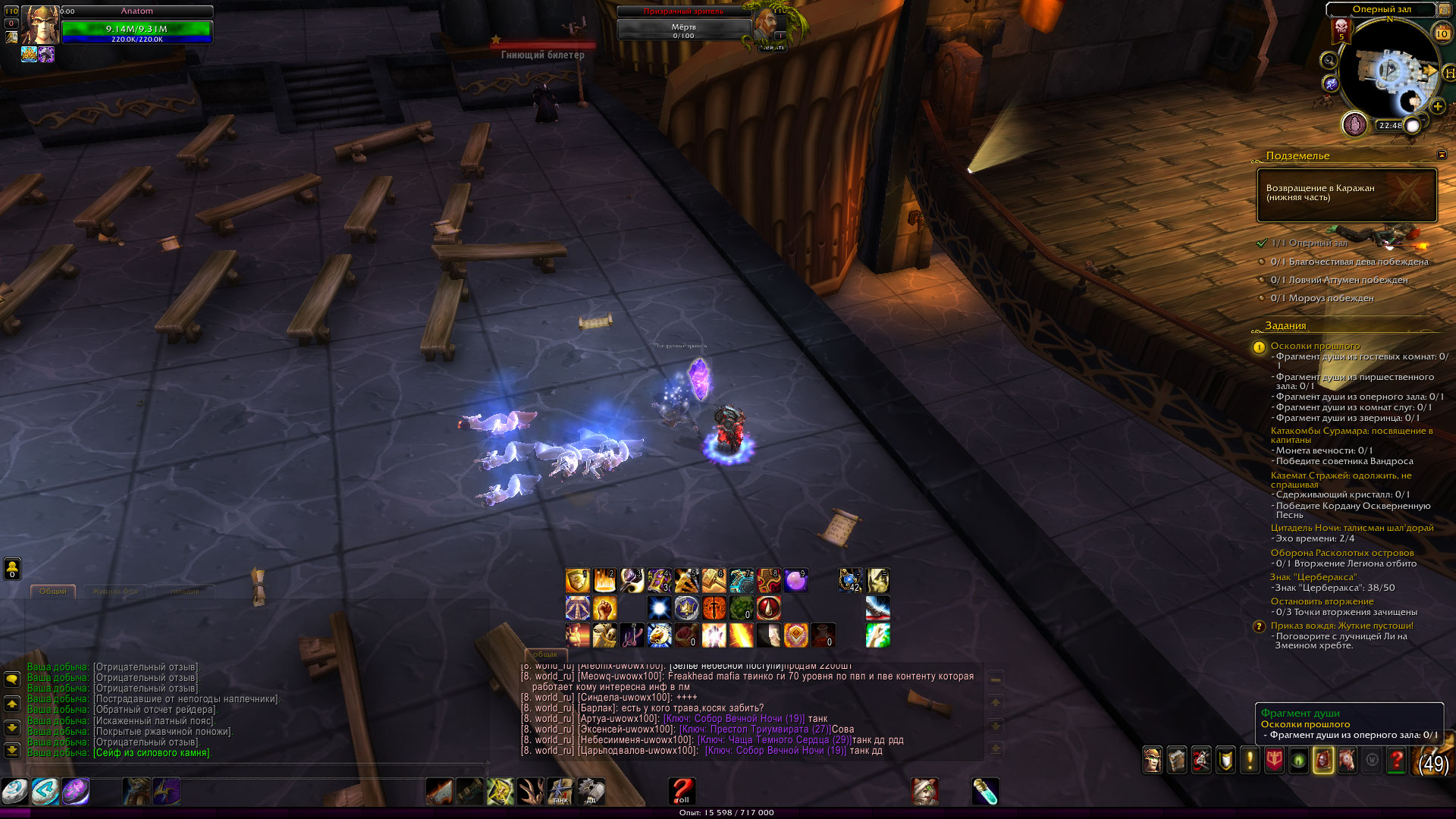Zoom in the minimap with plus button
The width and height of the screenshot is (1456, 819).
point(1438,106)
